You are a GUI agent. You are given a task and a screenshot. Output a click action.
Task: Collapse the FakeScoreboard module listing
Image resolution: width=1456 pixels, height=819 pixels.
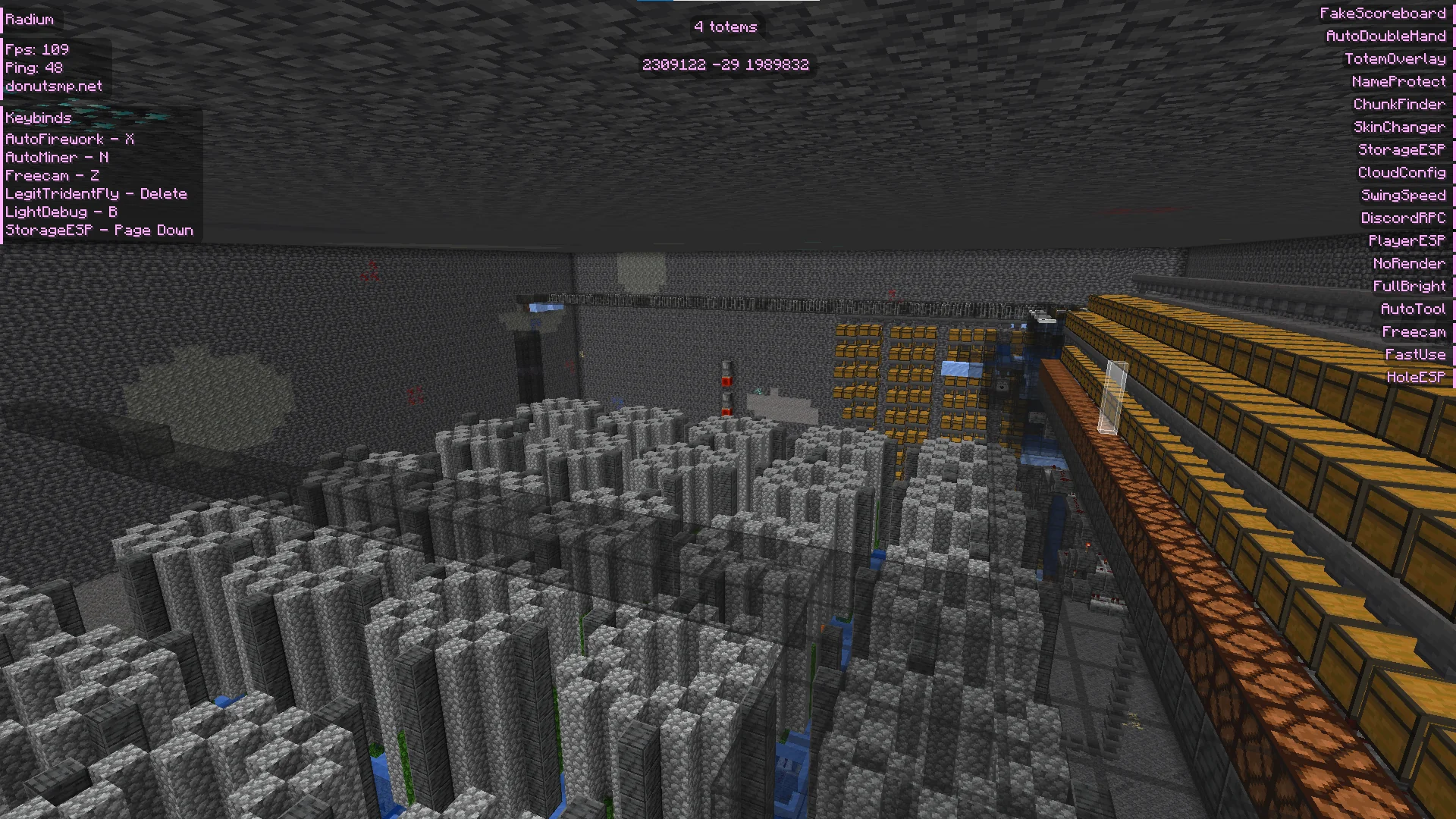(1383, 13)
